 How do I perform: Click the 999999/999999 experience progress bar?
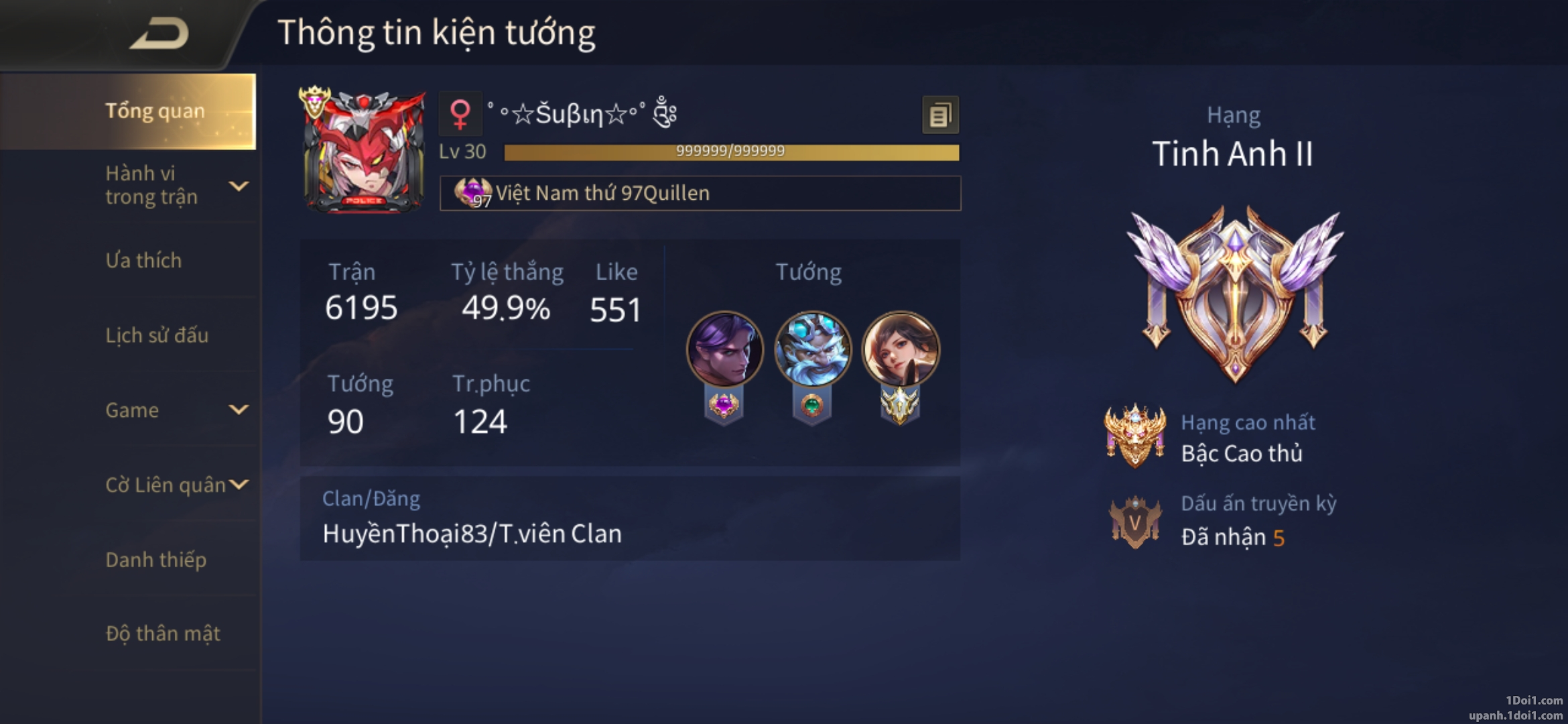(727, 152)
